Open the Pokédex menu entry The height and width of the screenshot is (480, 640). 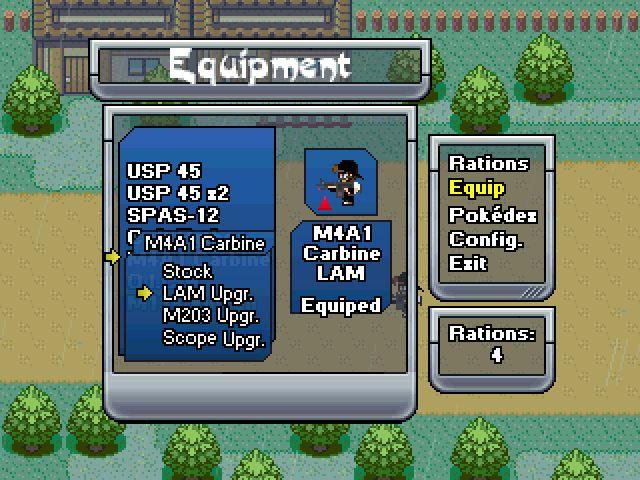pos(493,214)
